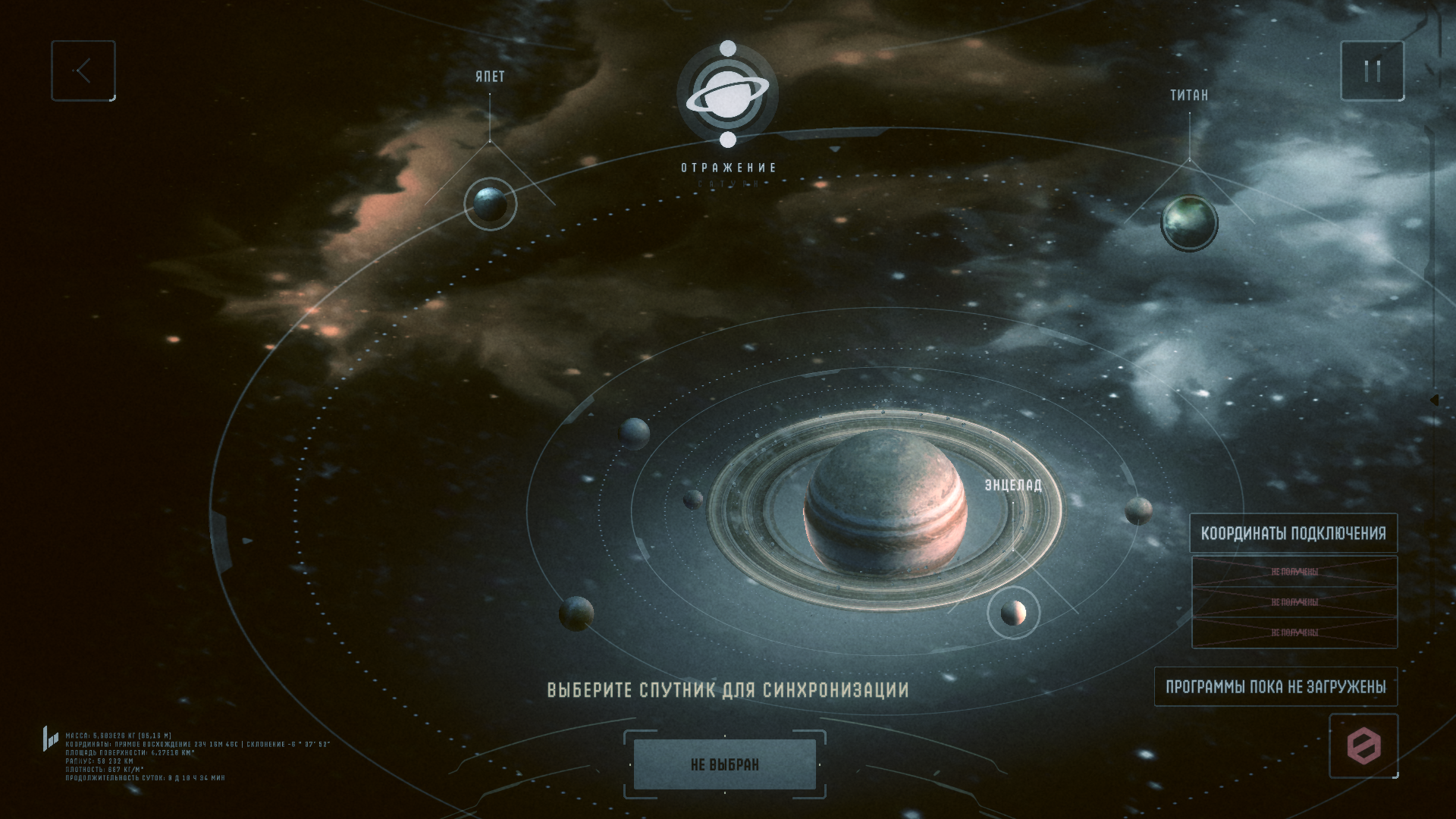
Task: Go back with the left arrow button
Action: pyautogui.click(x=83, y=71)
